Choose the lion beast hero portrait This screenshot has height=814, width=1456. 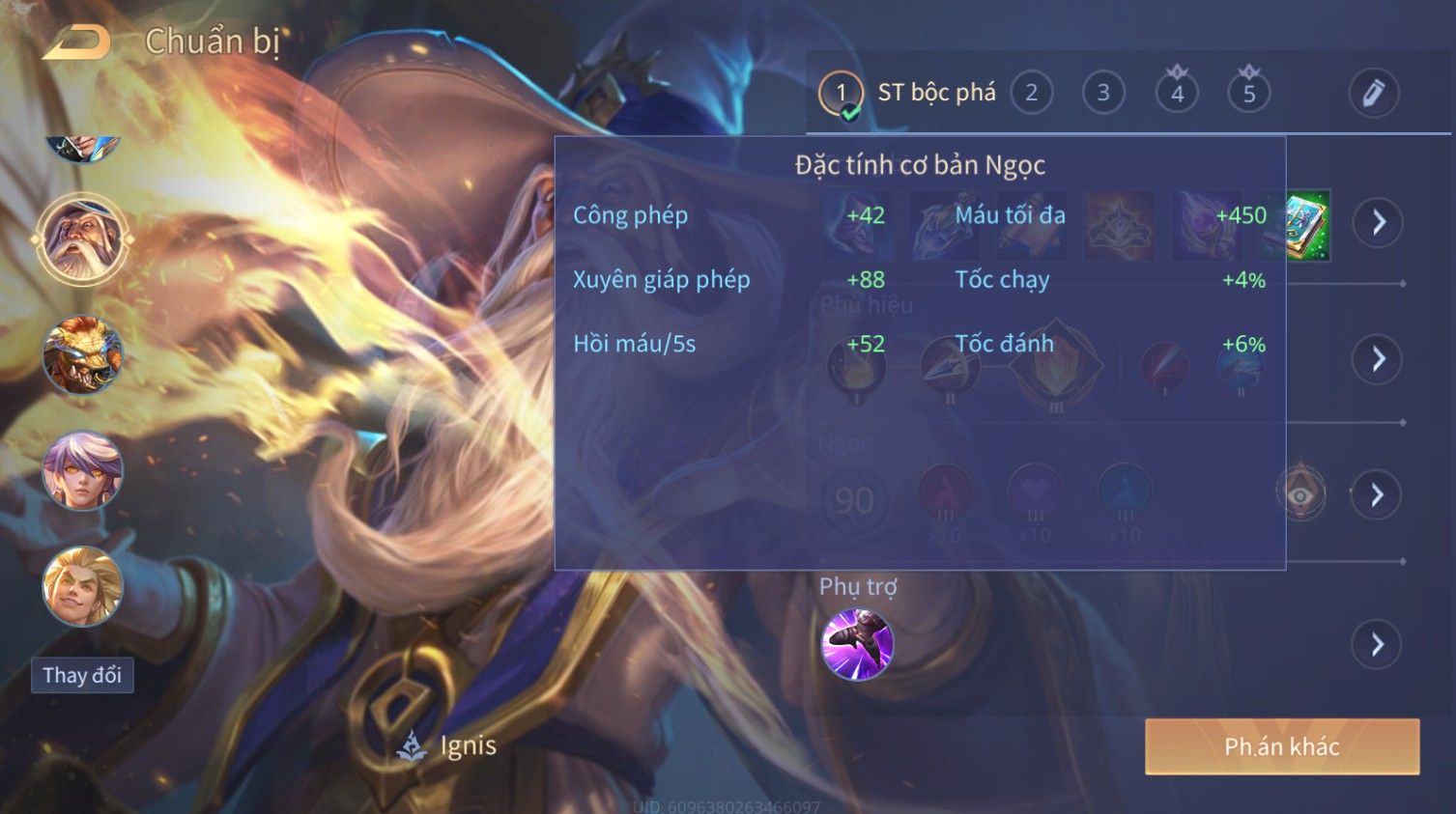point(82,355)
